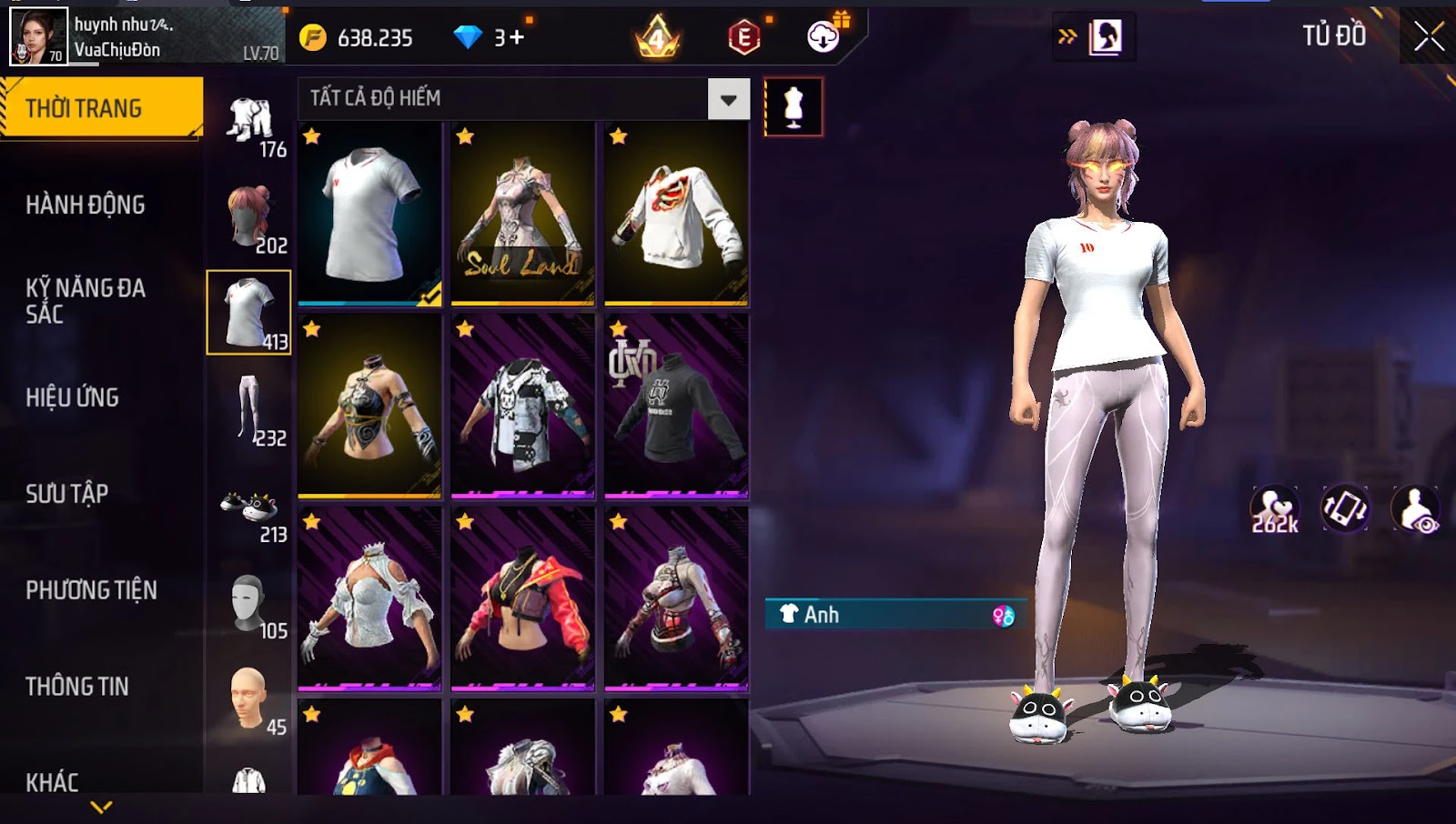Tap the heart likes icon showing 262k
The image size is (1456, 824).
1275,509
